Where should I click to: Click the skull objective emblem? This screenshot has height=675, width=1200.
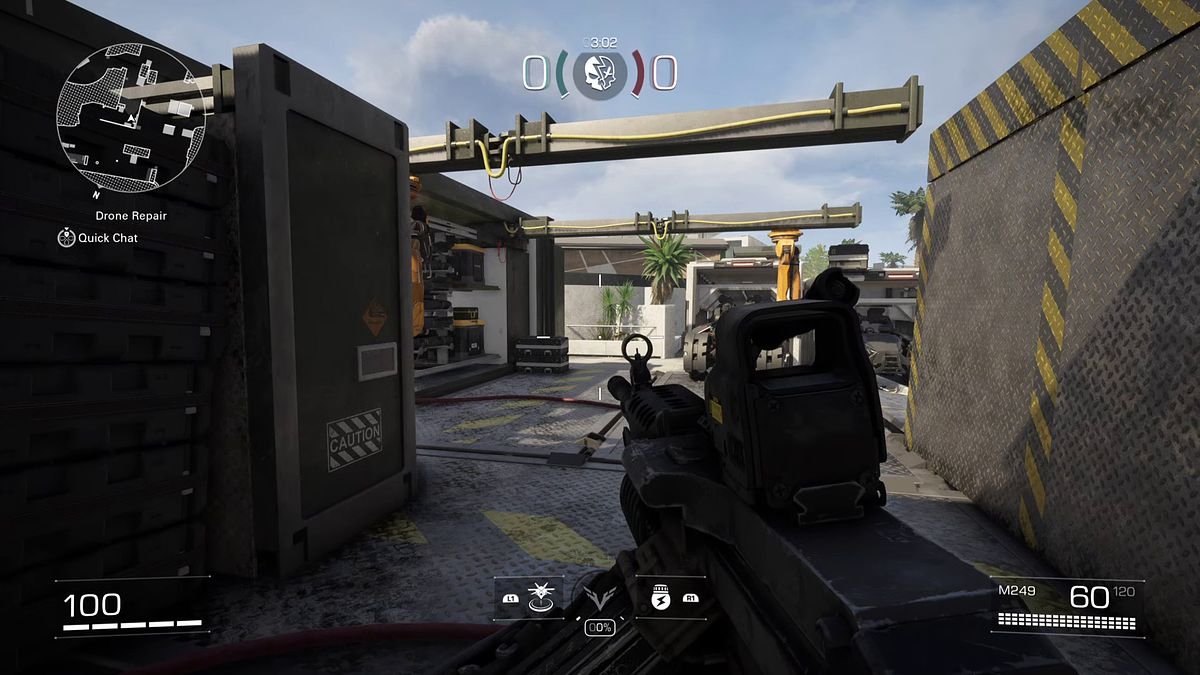600,73
